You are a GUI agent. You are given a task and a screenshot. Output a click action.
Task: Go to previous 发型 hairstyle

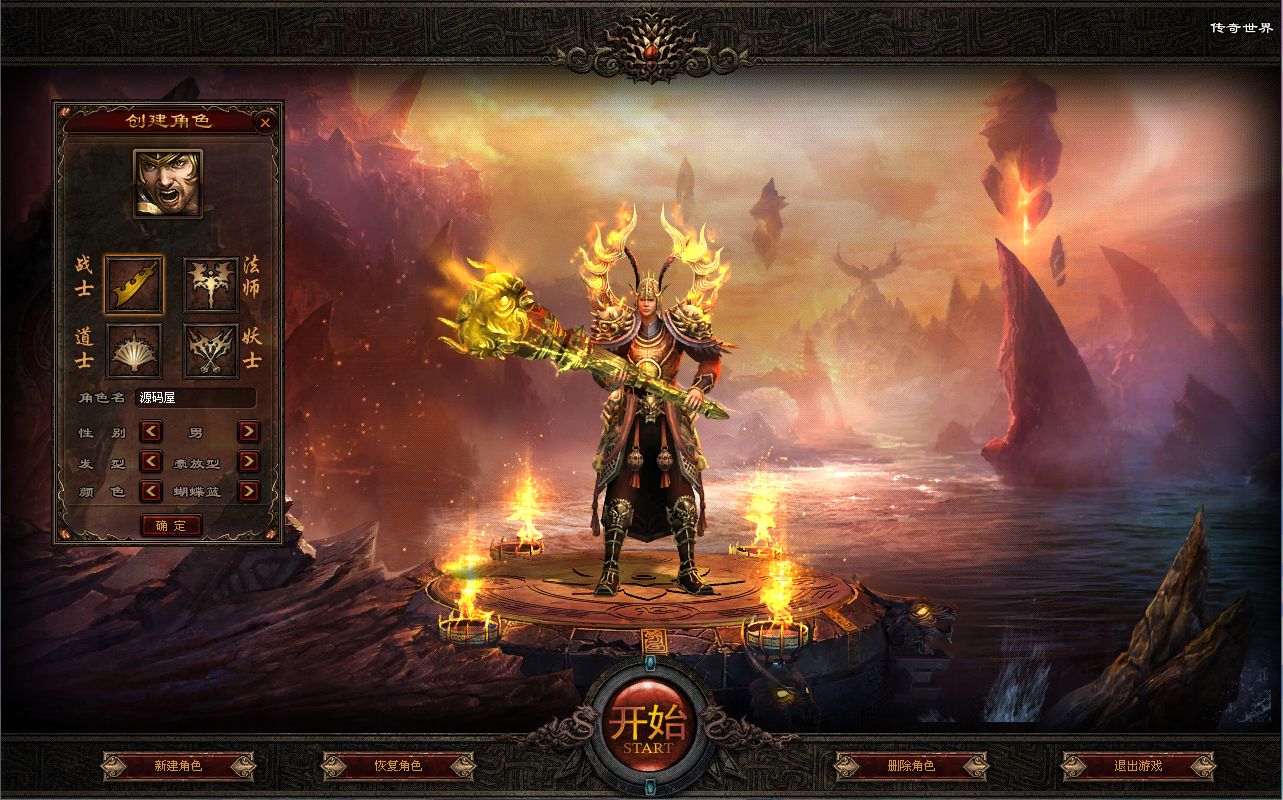tap(150, 461)
